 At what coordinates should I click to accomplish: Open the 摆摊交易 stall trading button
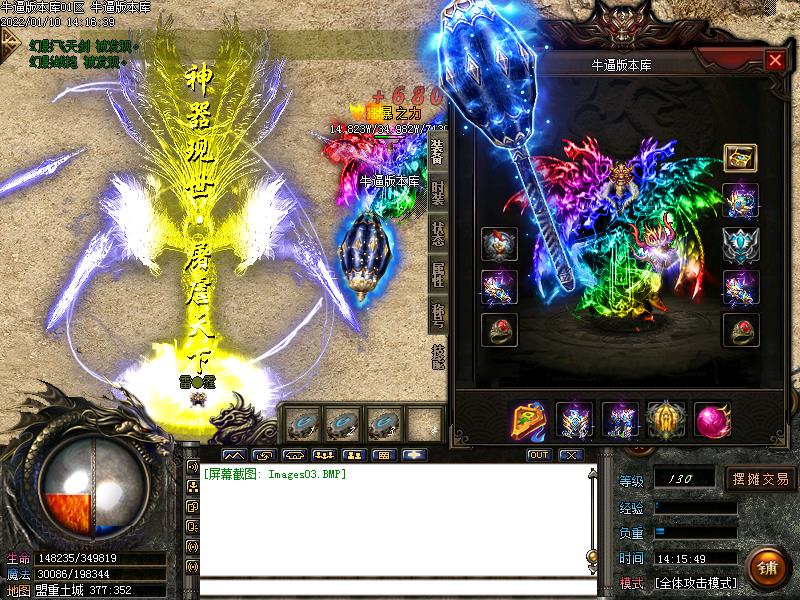click(x=761, y=478)
